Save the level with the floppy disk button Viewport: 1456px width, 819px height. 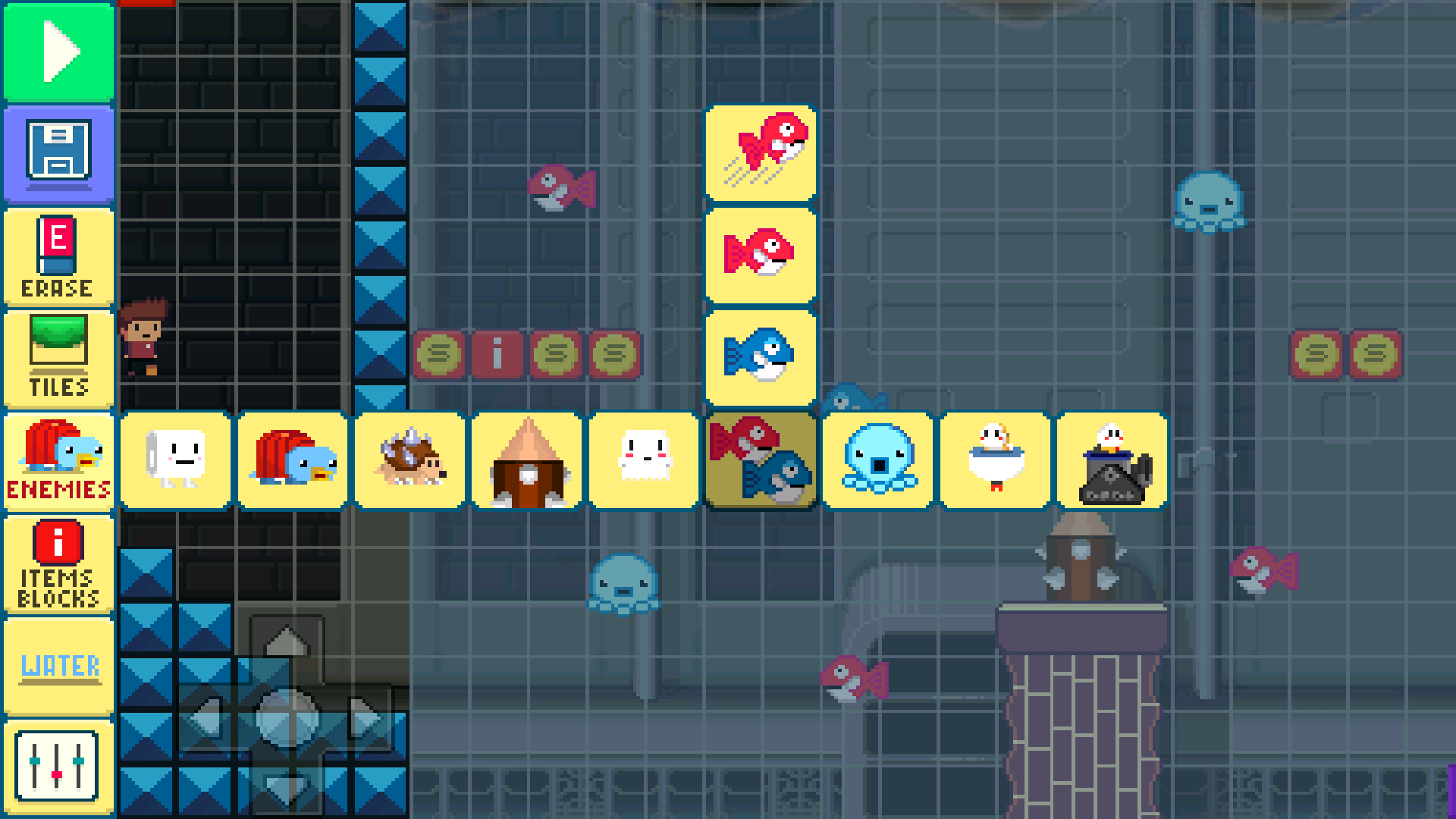tap(58, 154)
